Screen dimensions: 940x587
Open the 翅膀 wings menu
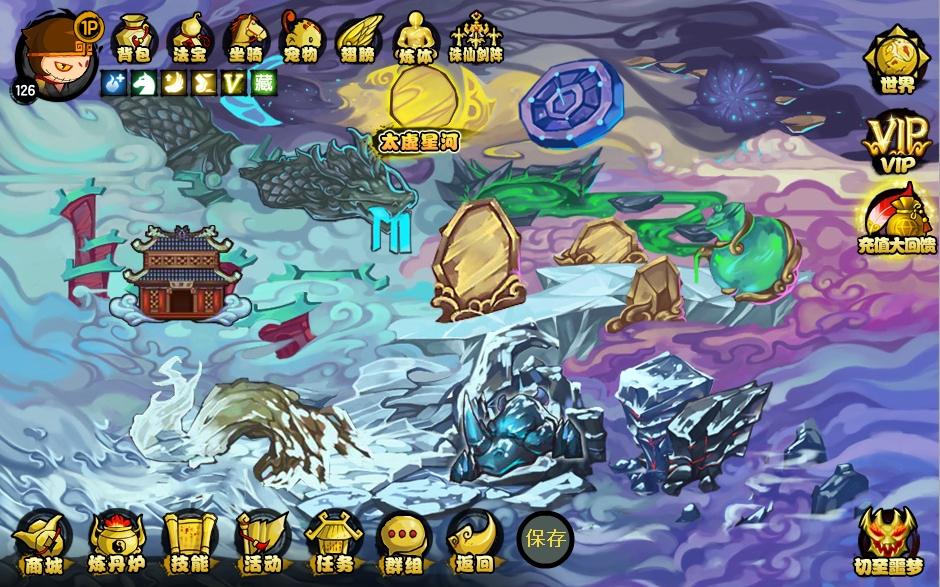[358, 38]
